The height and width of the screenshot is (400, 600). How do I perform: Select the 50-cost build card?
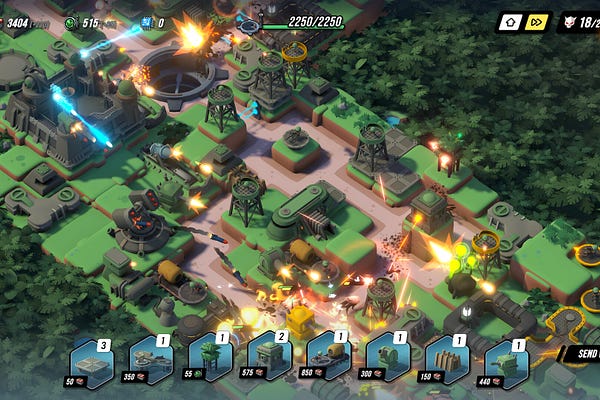[x=92, y=361]
